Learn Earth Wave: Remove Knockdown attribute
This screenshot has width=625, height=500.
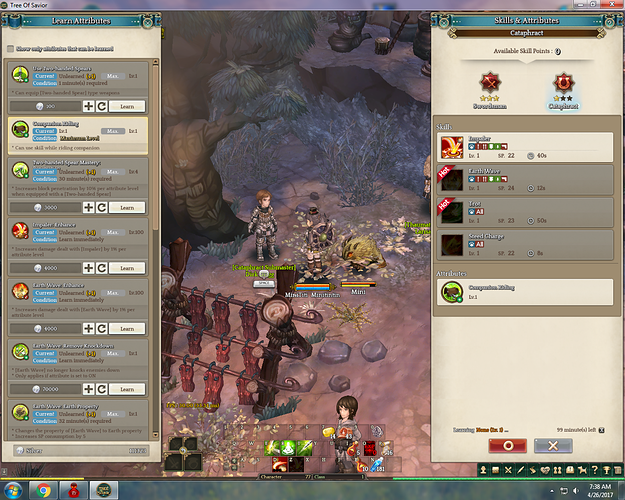(x=127, y=388)
